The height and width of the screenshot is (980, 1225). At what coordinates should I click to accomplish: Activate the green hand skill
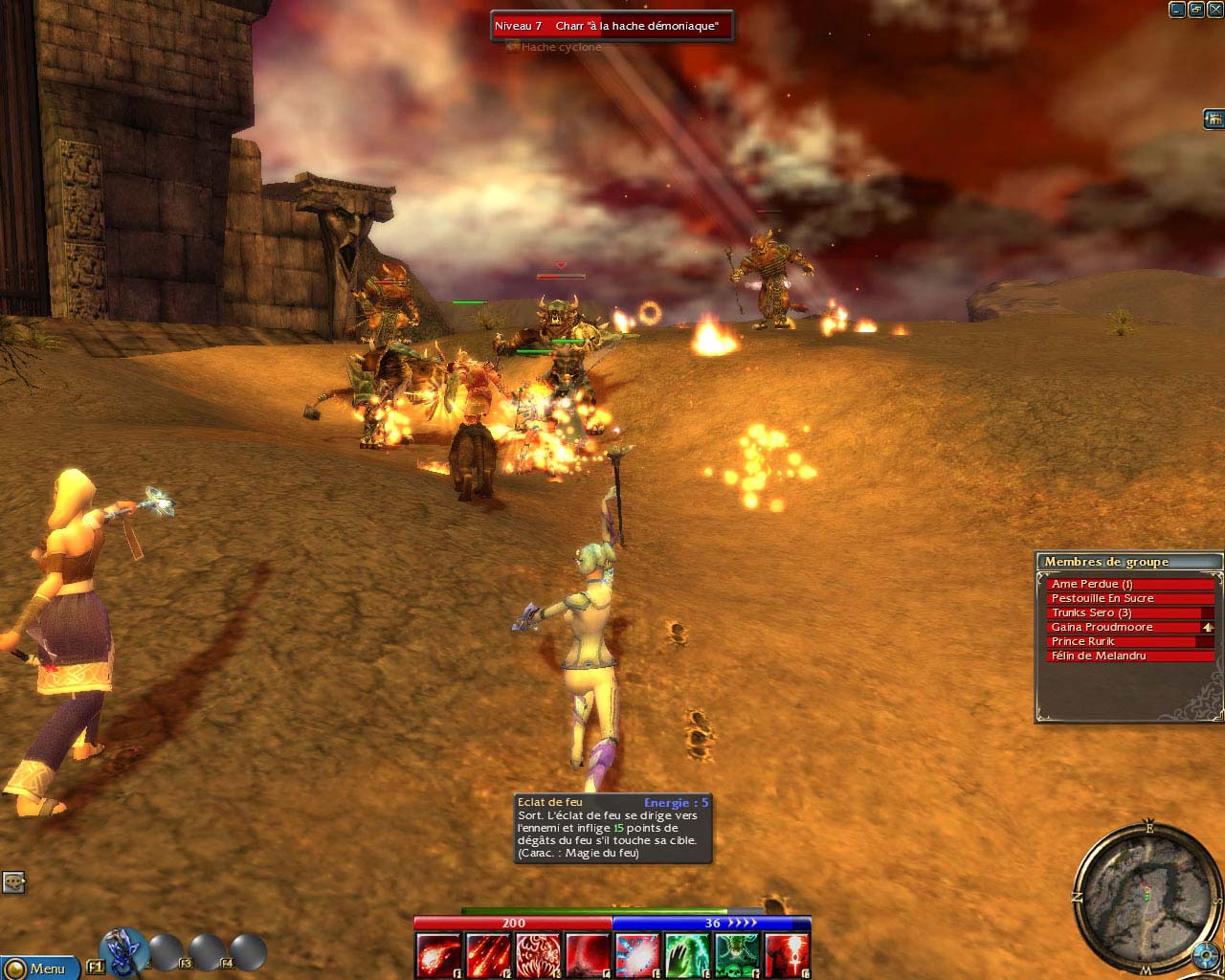point(687,955)
